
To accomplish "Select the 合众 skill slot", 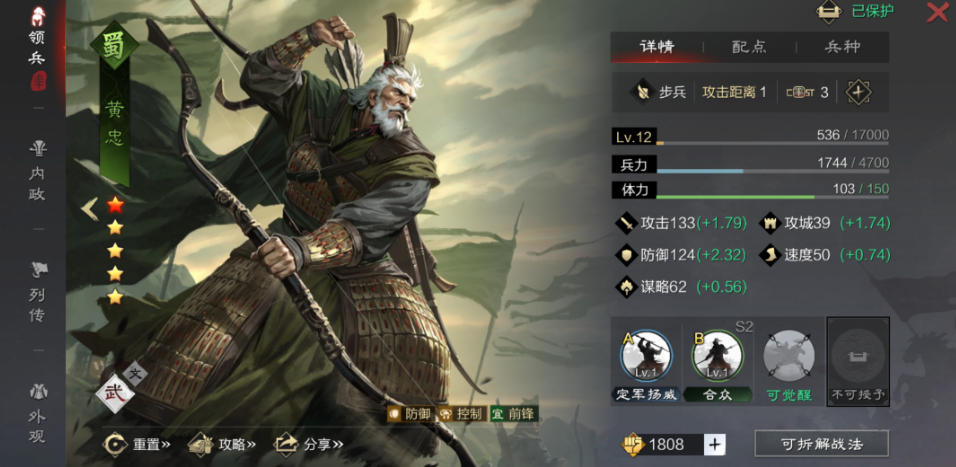I will [x=716, y=364].
